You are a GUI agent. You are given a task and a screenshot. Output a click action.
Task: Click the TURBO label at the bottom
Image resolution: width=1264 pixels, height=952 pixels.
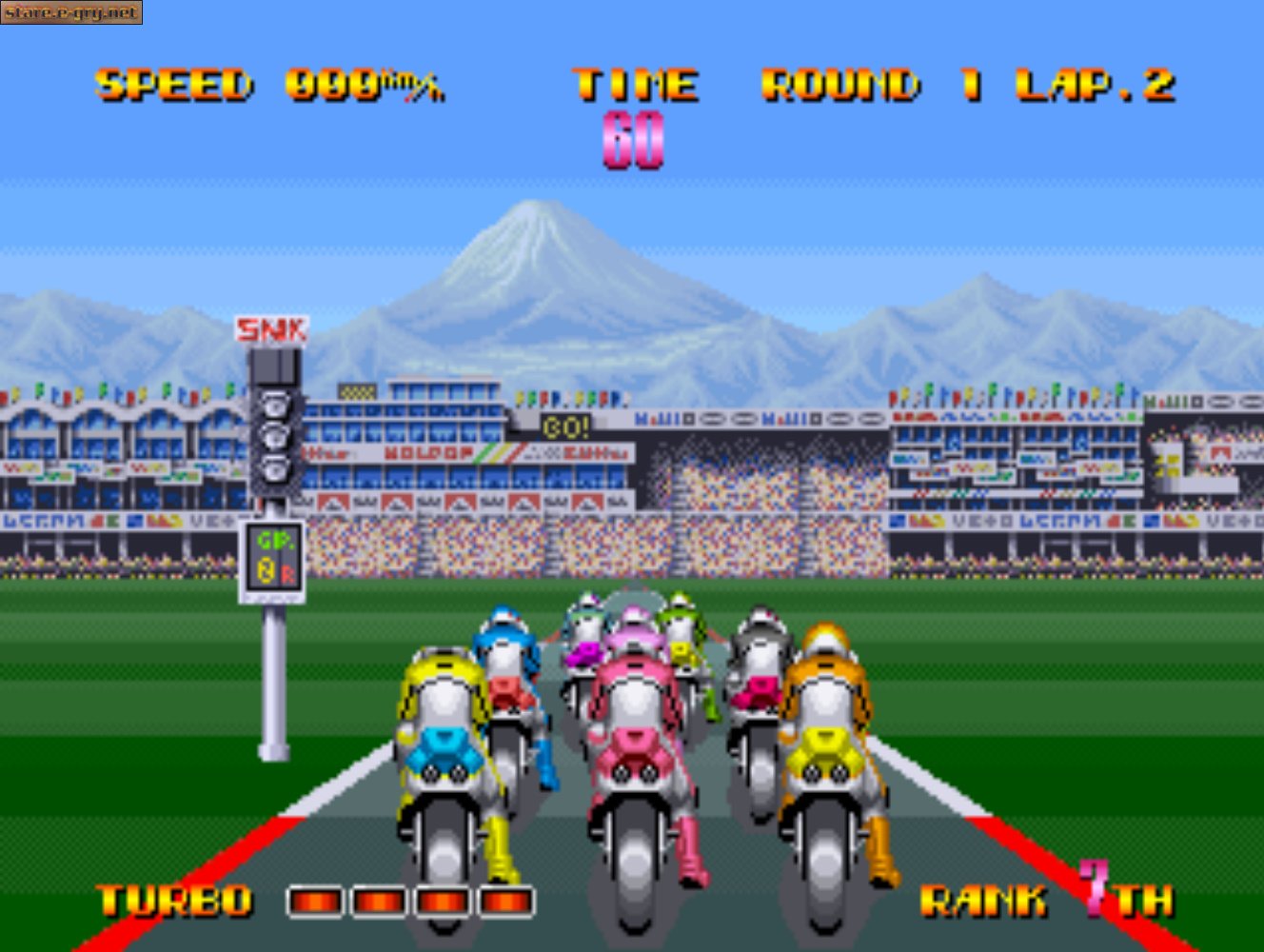coord(176,900)
